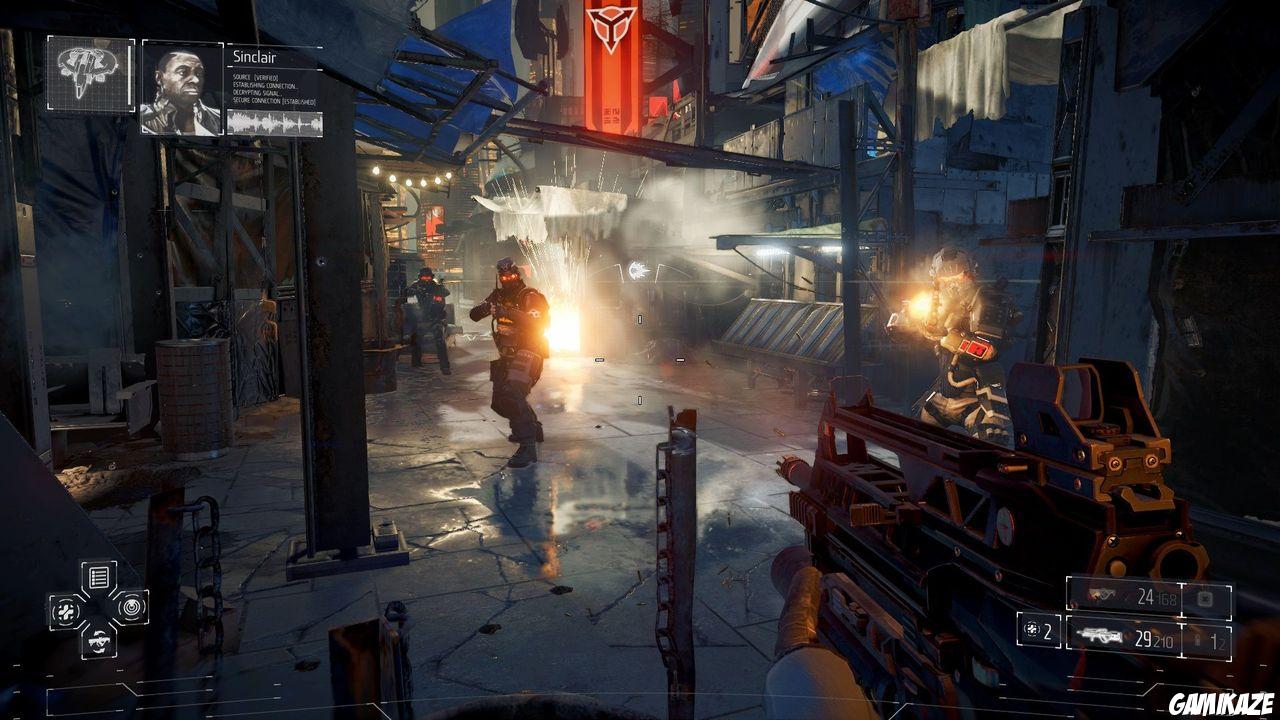Click the OWL drone schematic in the top-left panel
Screen dimensions: 1280x720
(x=84, y=72)
